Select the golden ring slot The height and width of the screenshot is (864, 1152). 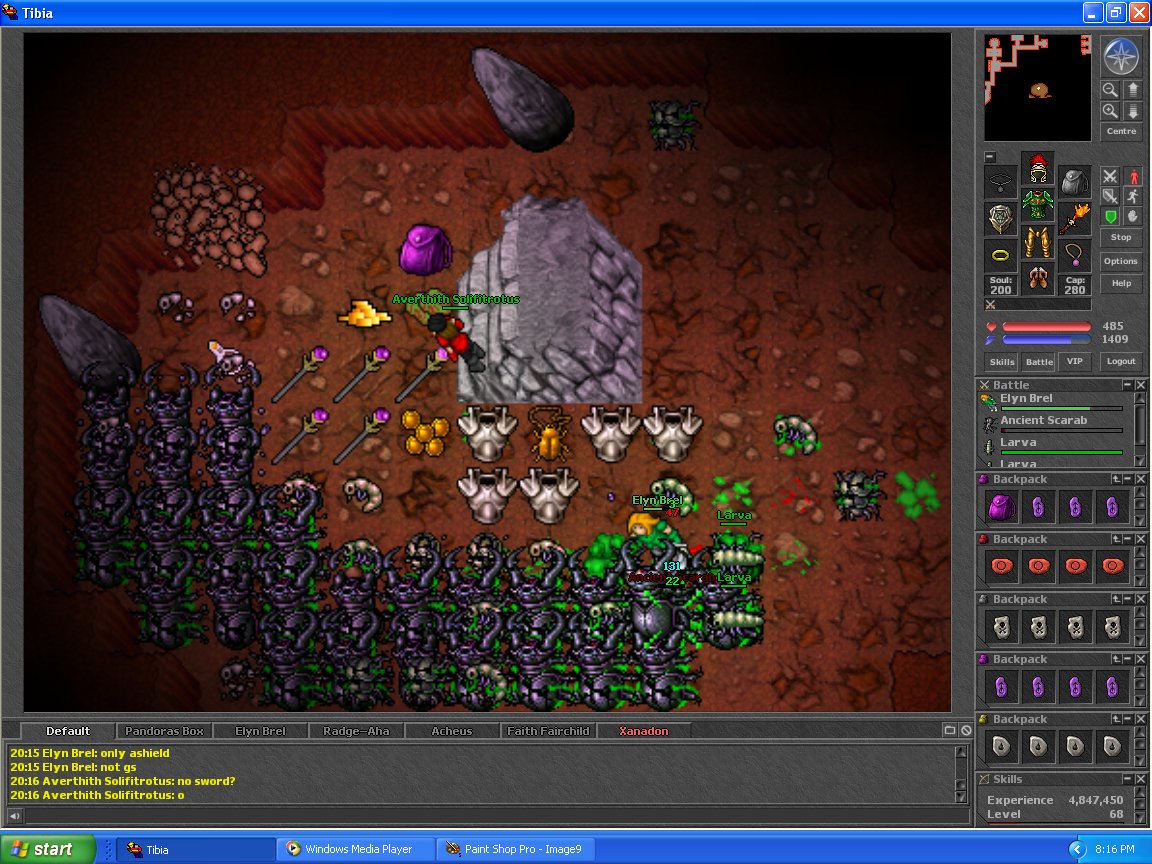1001,255
